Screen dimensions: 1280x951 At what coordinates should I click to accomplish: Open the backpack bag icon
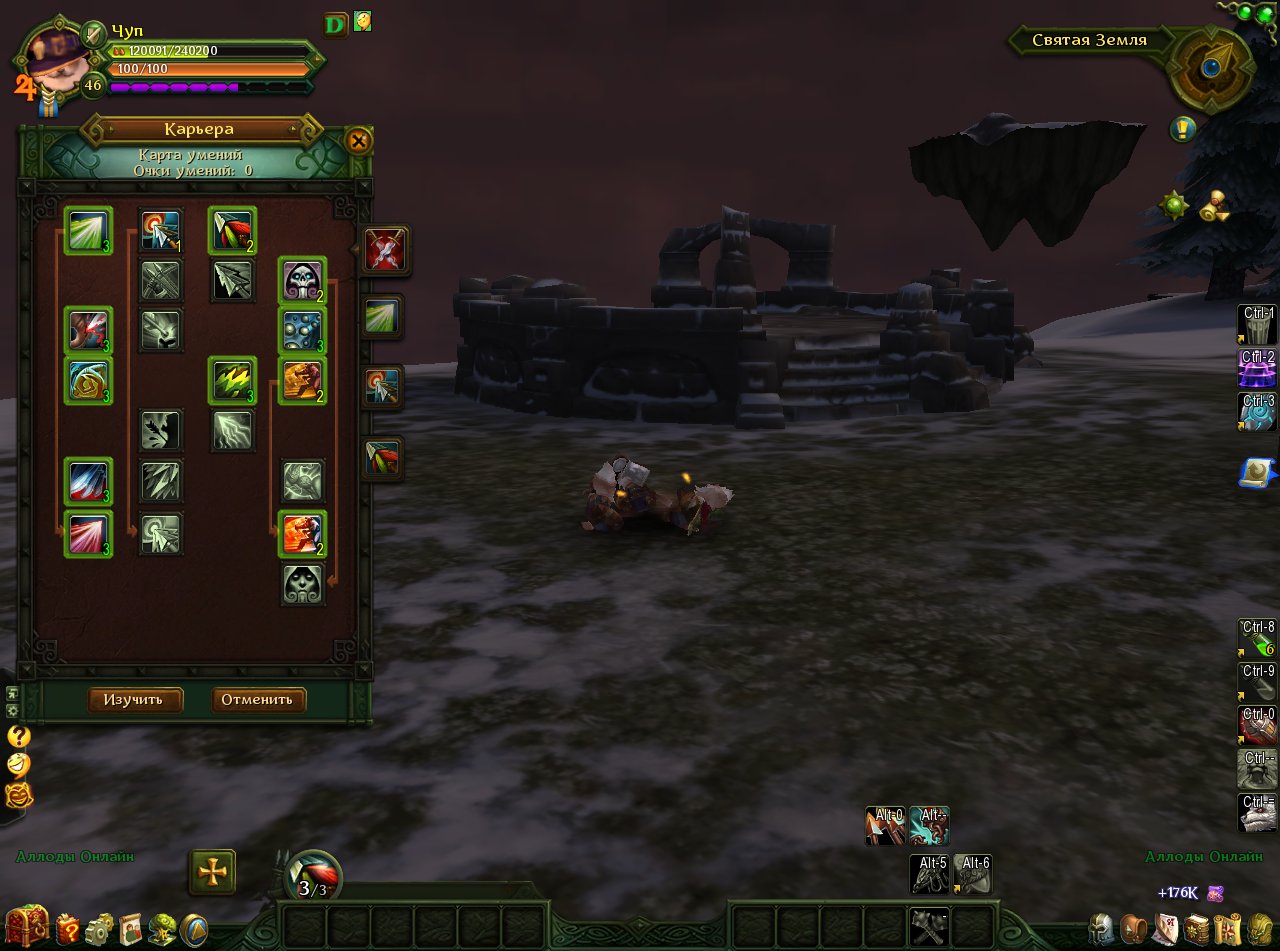pos(1133,930)
